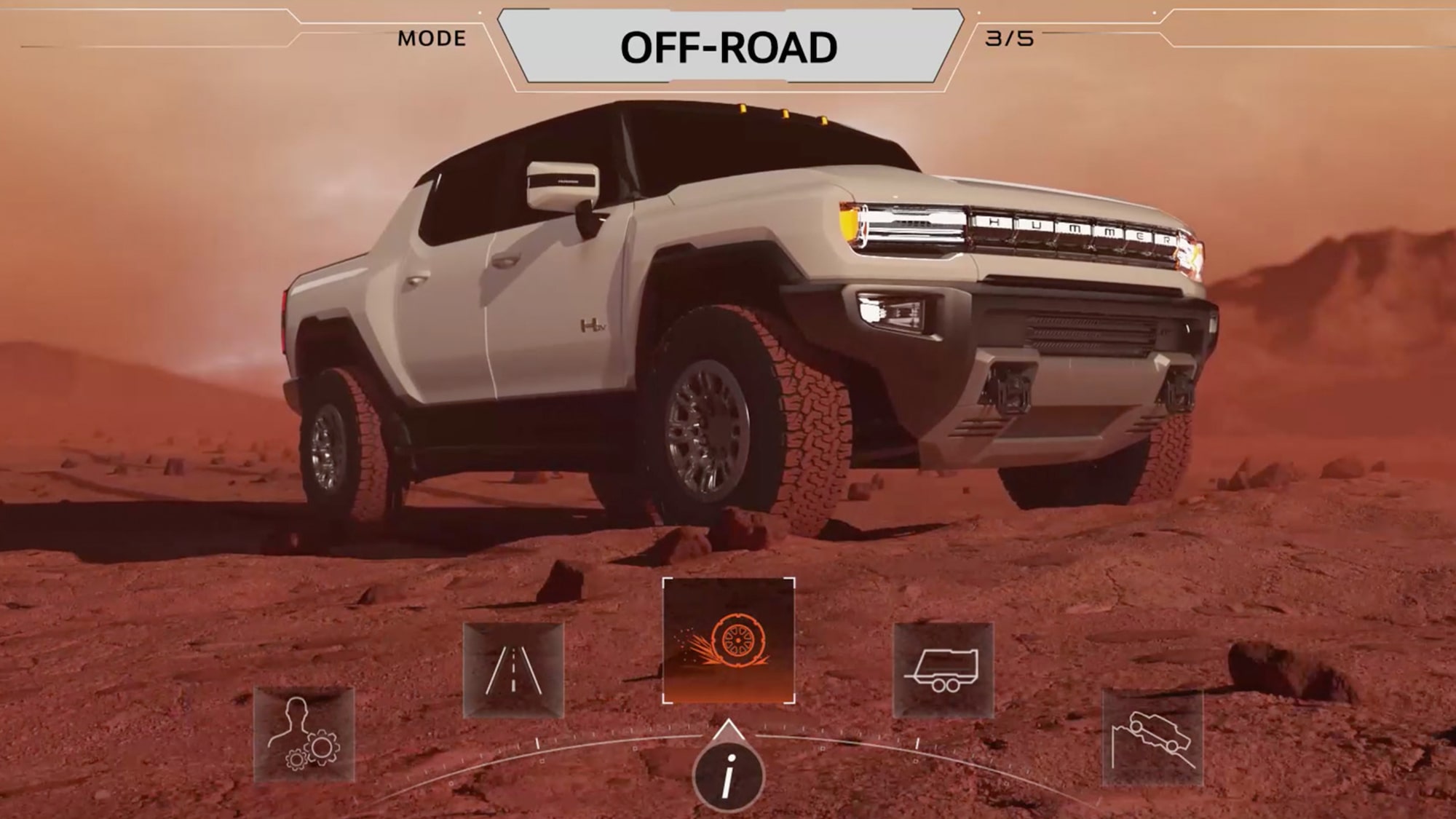1456x819 pixels.
Task: Select the custom driver settings mode icon
Action: pyautogui.click(x=304, y=734)
